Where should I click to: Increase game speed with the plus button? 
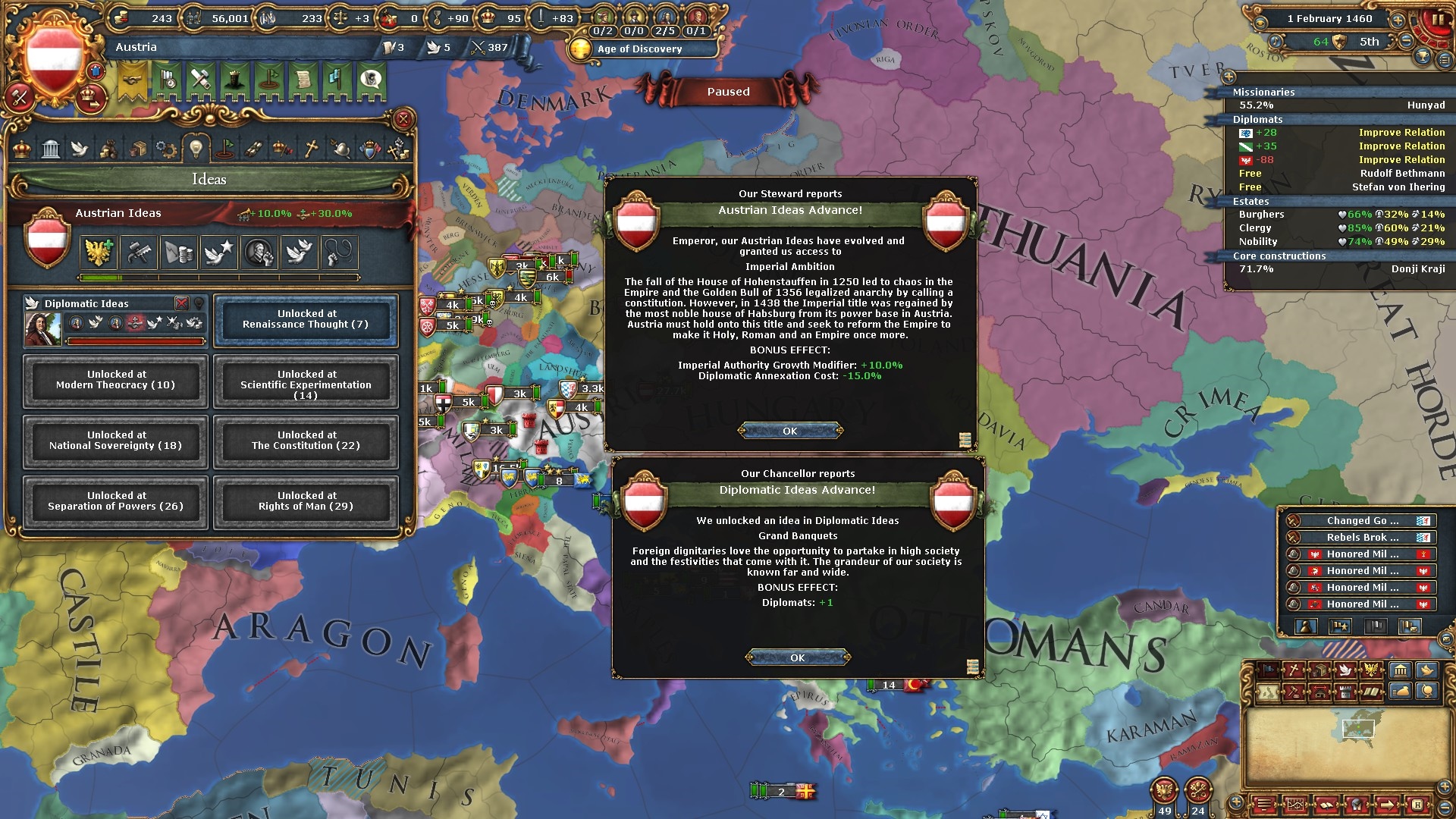[x=1398, y=20]
